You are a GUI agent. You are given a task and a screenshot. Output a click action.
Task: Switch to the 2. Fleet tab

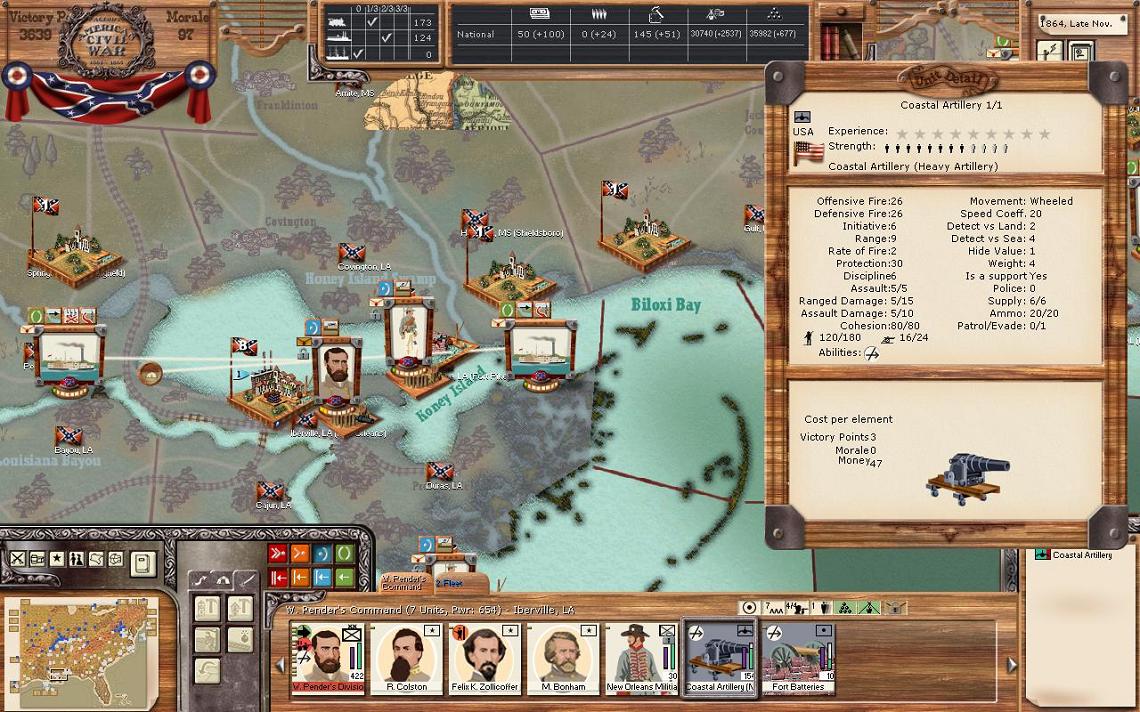pyautogui.click(x=449, y=582)
